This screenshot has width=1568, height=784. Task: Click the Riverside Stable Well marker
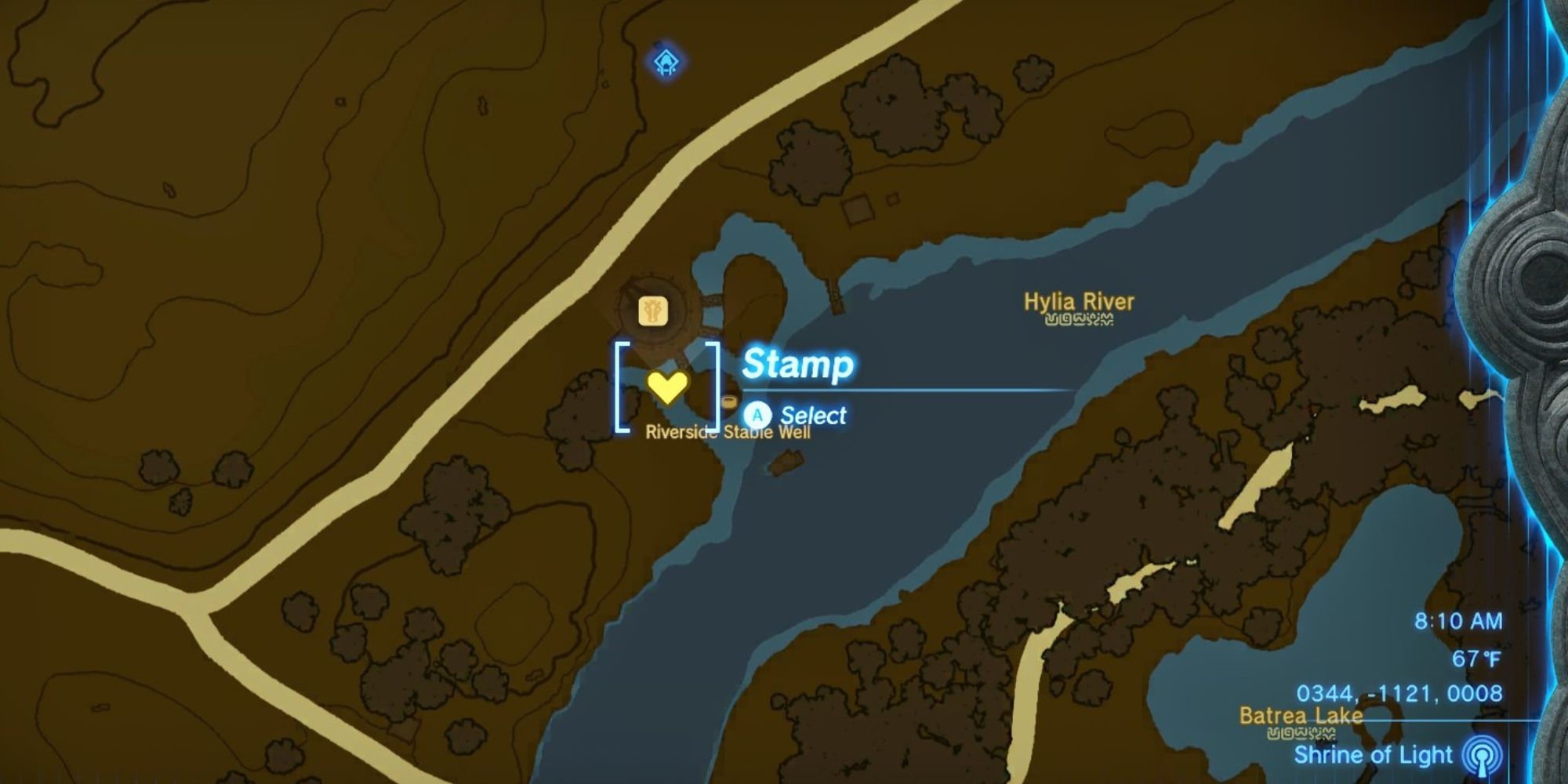pos(729,401)
